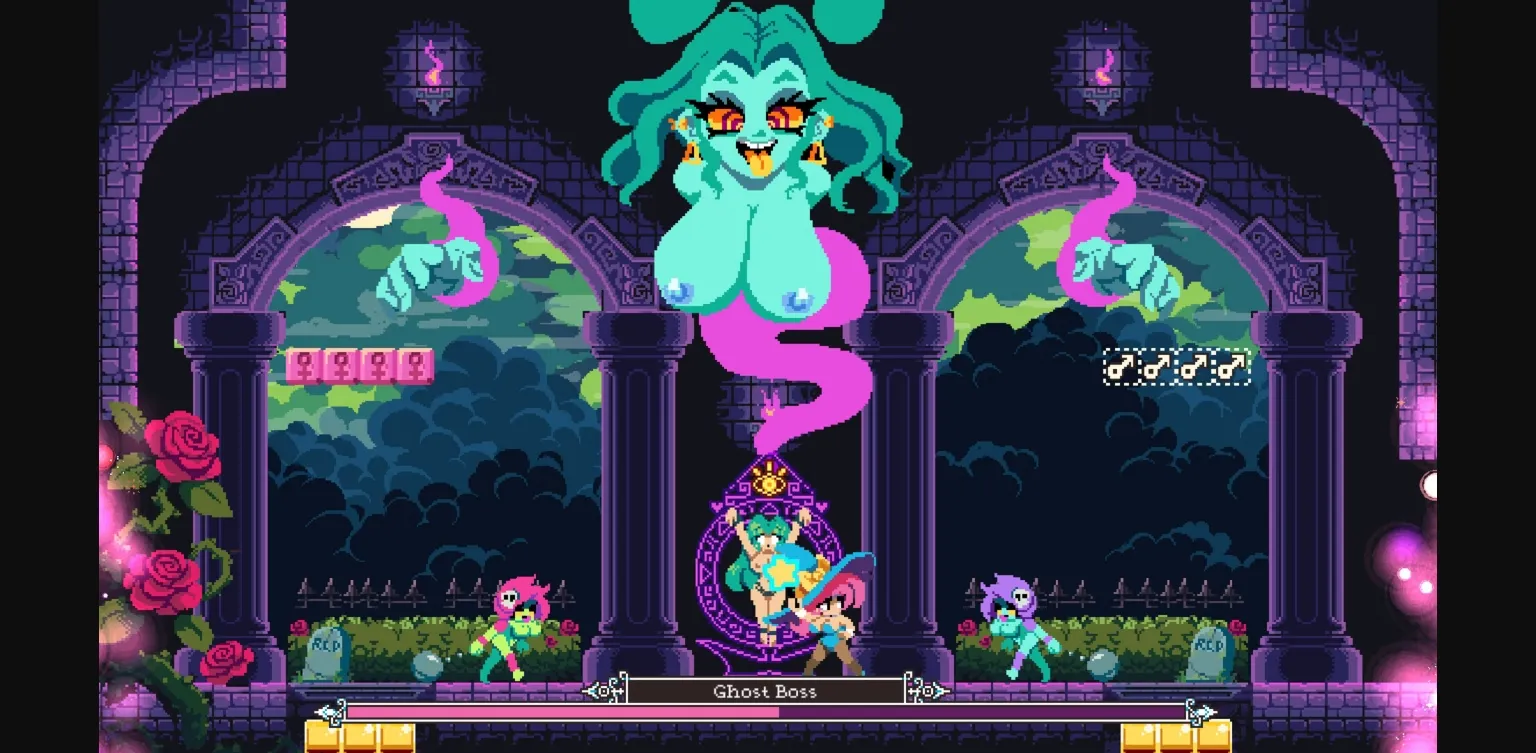Click the first male symbol in the dashed counter
This screenshot has width=1536, height=753.
click(x=1120, y=366)
